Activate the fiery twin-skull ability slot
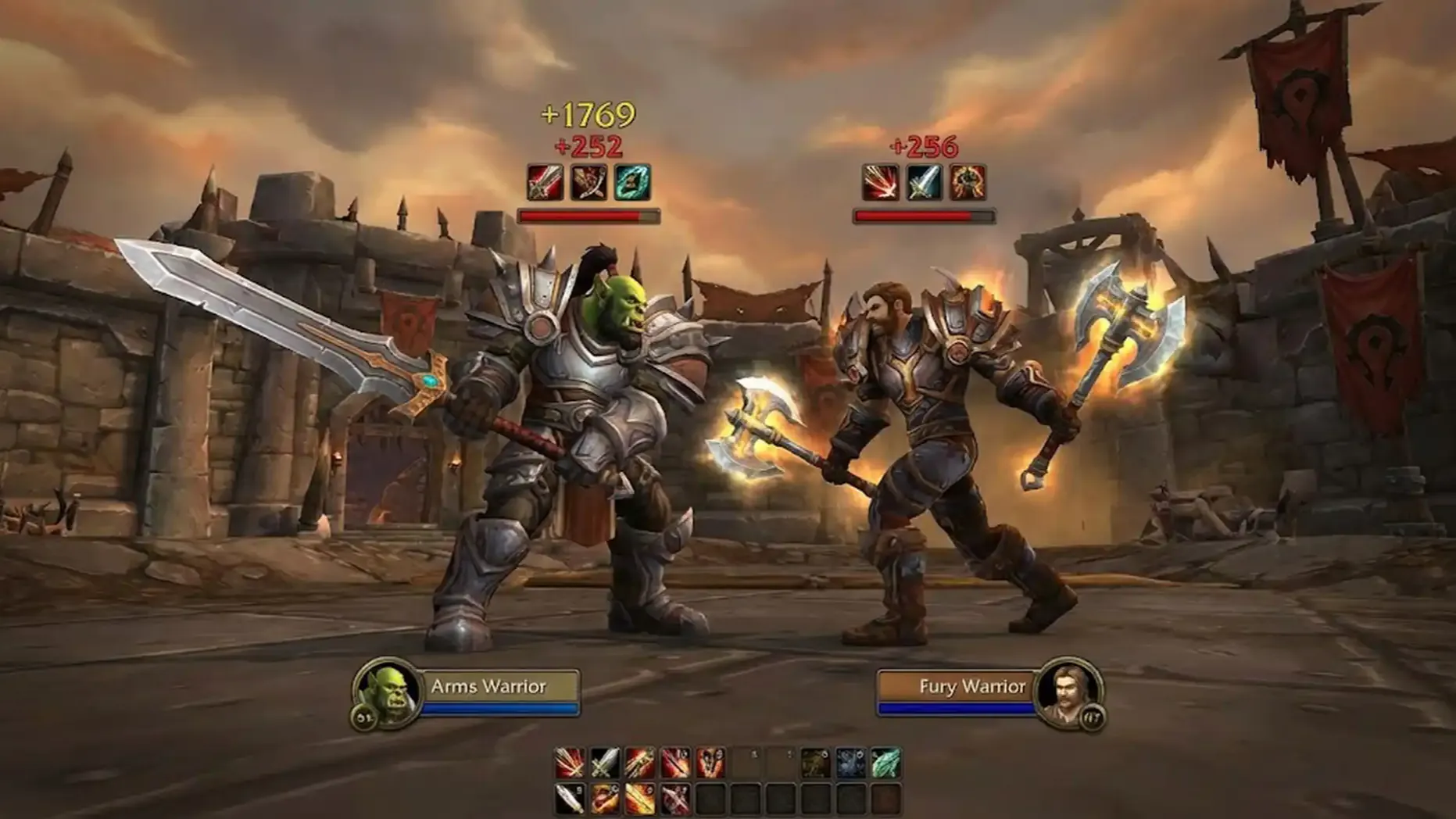The width and height of the screenshot is (1456, 819). tap(710, 763)
